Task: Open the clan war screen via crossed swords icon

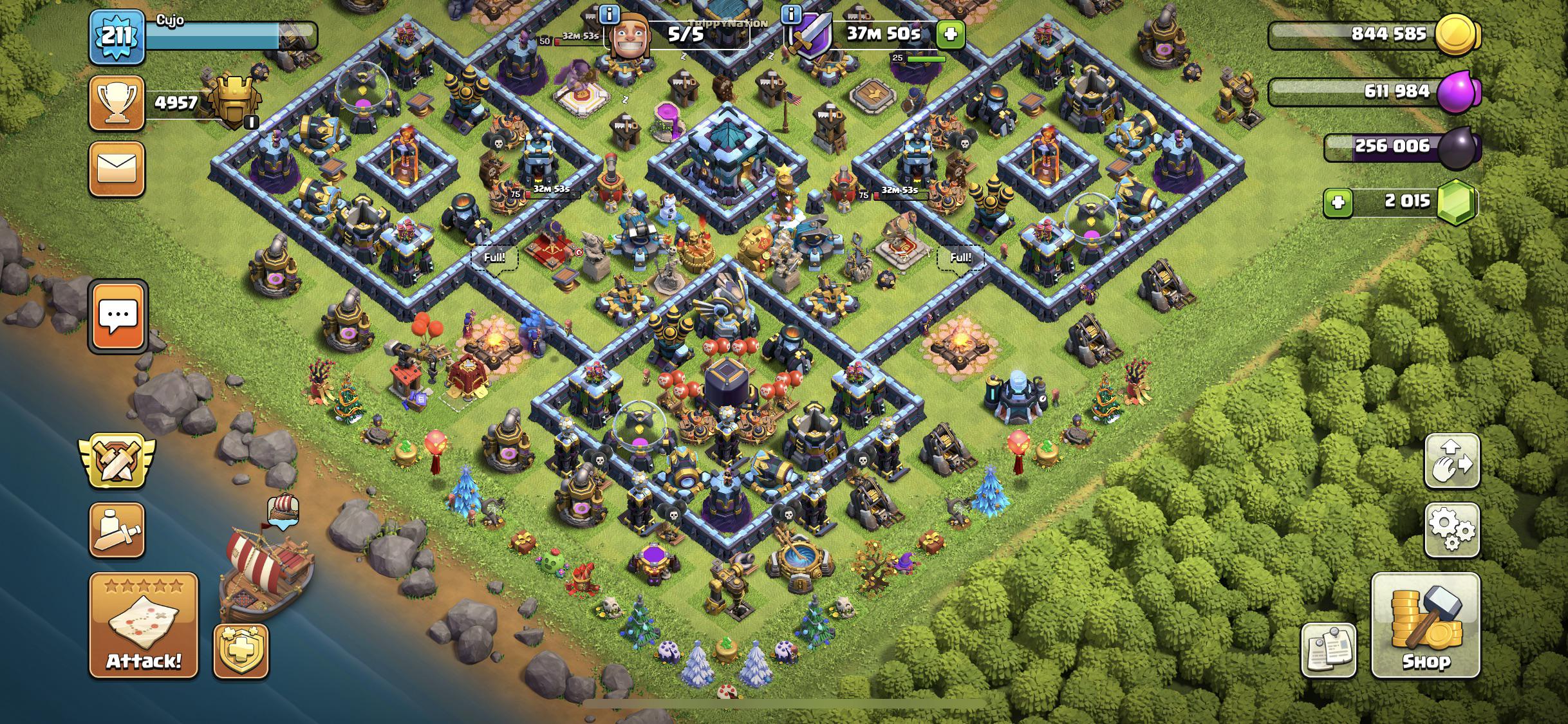Action: [x=118, y=464]
